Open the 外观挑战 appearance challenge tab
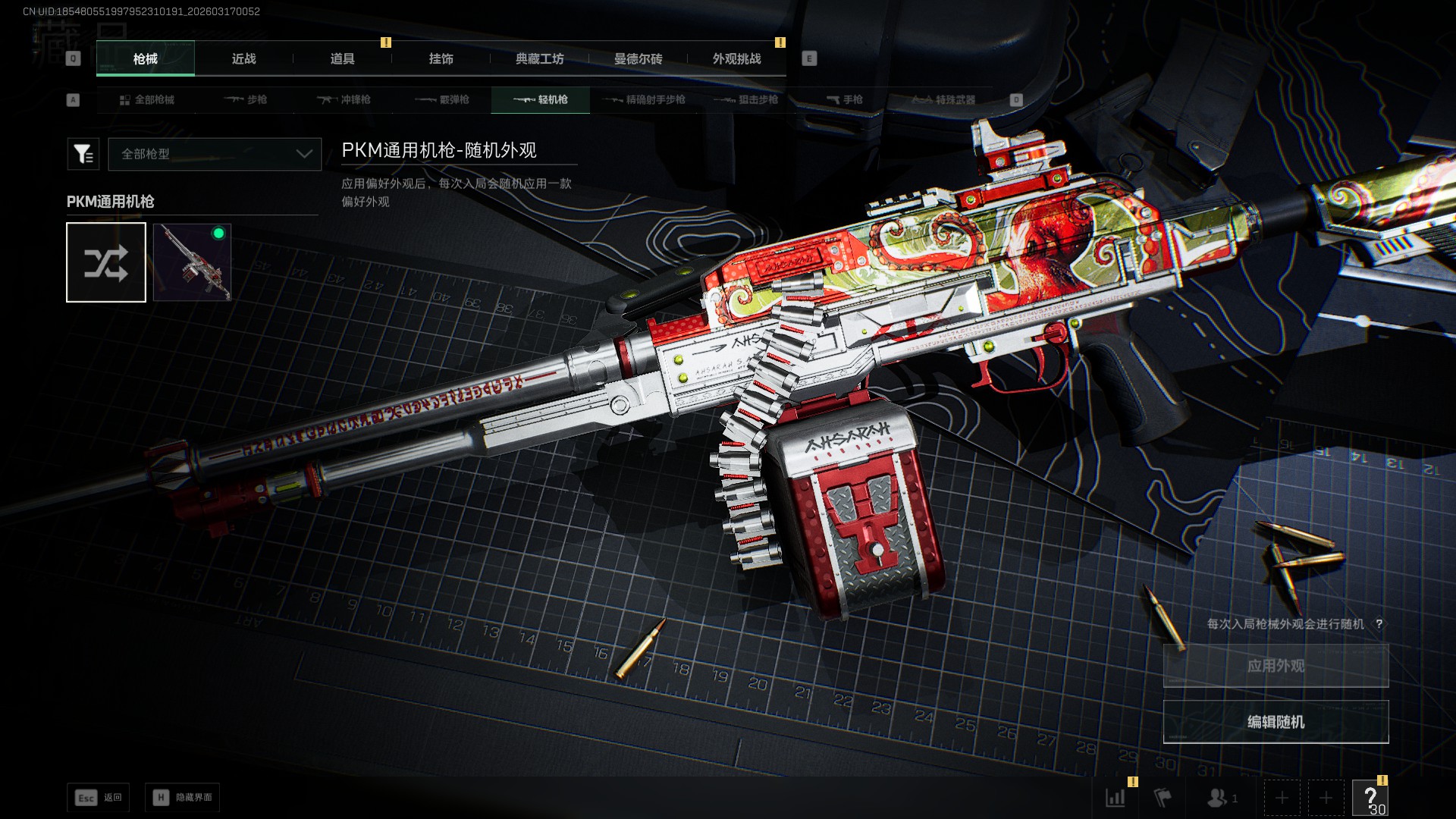The height and width of the screenshot is (819, 1456). pos(736,59)
